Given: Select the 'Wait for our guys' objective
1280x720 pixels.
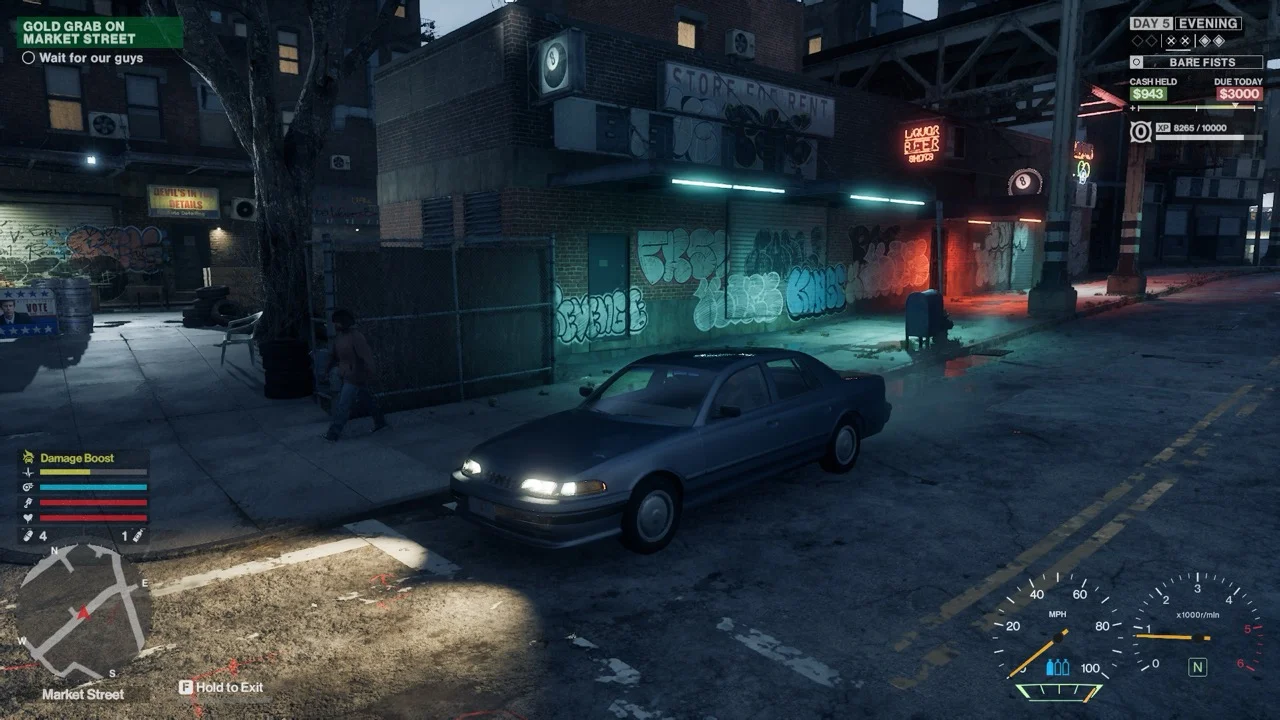Looking at the screenshot, I should point(90,58).
